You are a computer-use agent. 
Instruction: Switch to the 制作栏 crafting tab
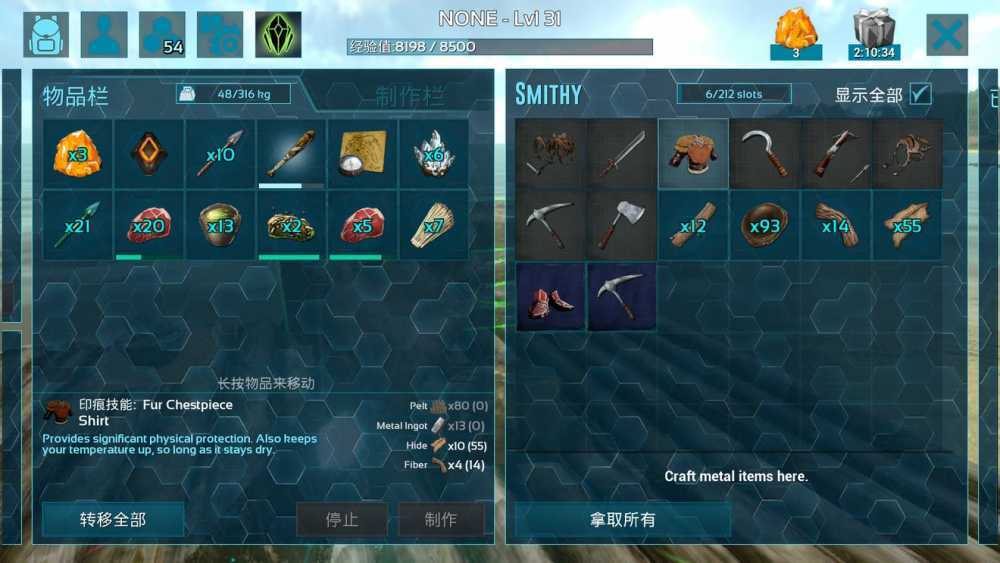(410, 96)
